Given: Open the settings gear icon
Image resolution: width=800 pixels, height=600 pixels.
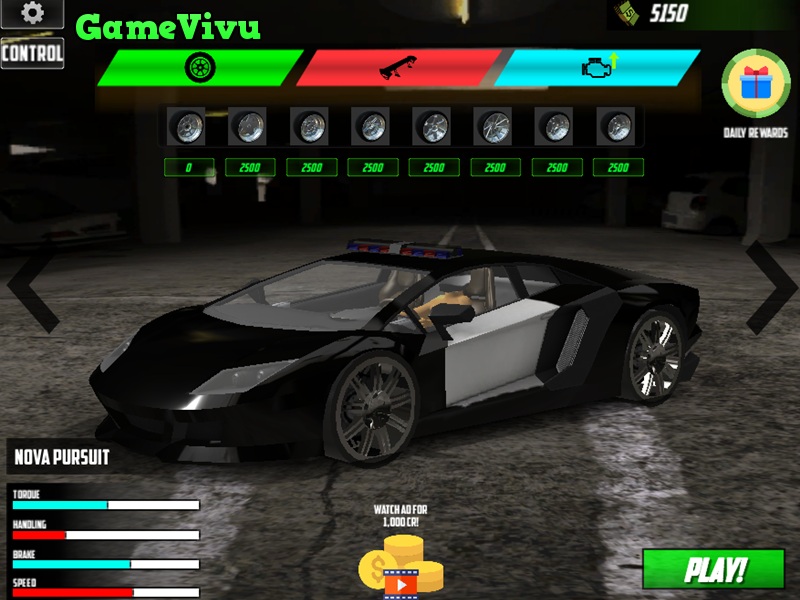Looking at the screenshot, I should pos(32,13).
